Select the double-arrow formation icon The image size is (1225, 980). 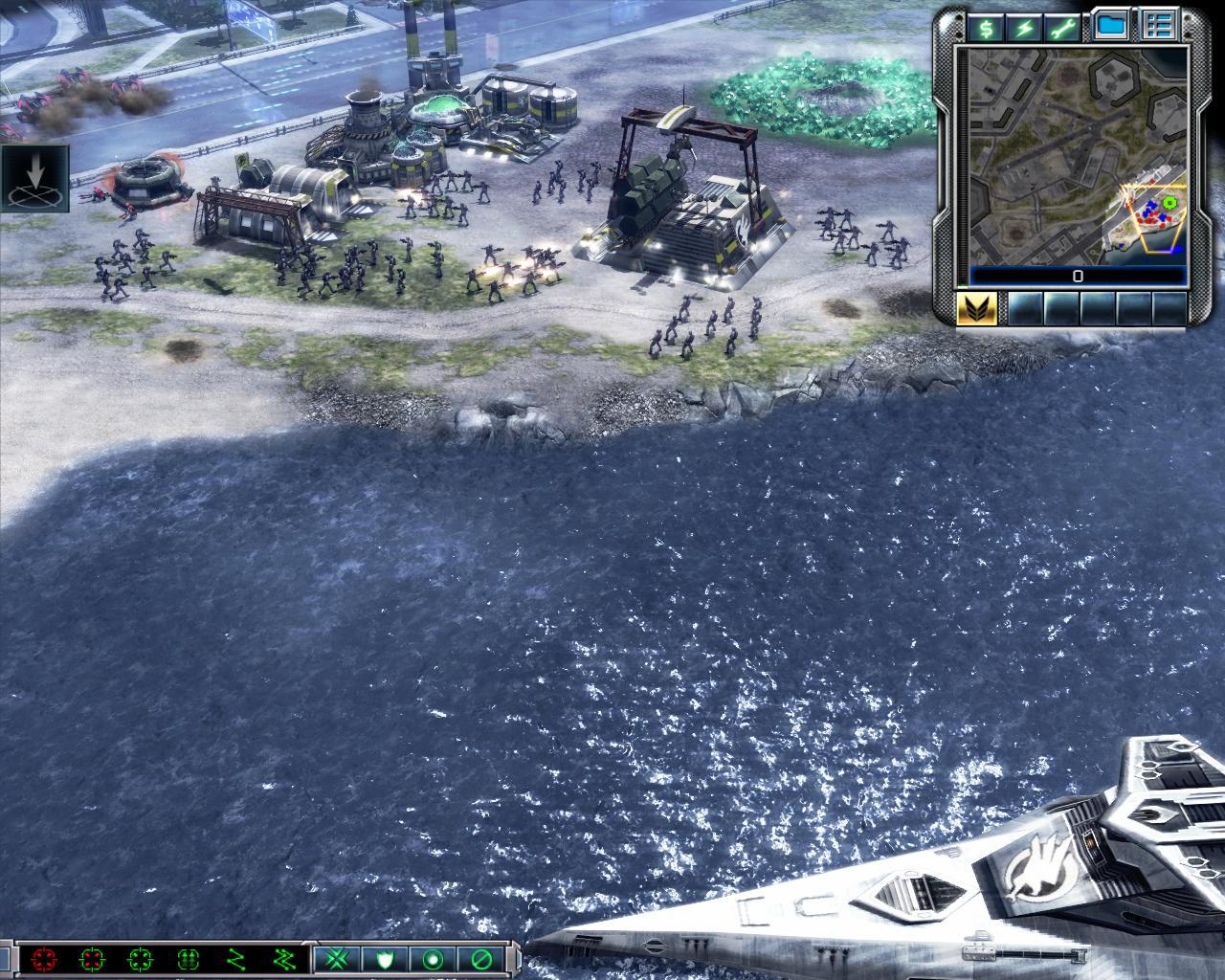click(x=188, y=958)
